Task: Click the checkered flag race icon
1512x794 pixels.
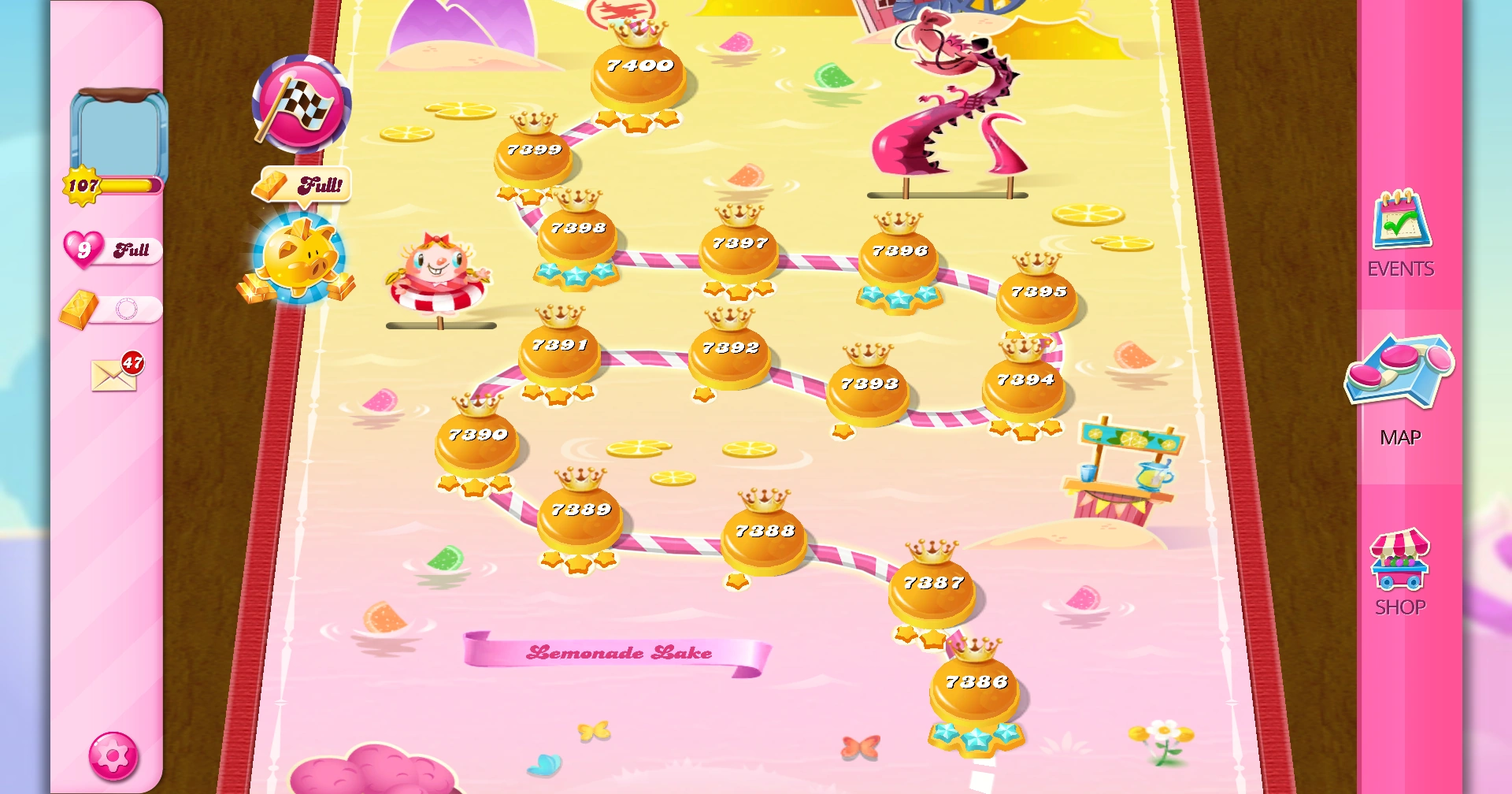Action: 302,106
